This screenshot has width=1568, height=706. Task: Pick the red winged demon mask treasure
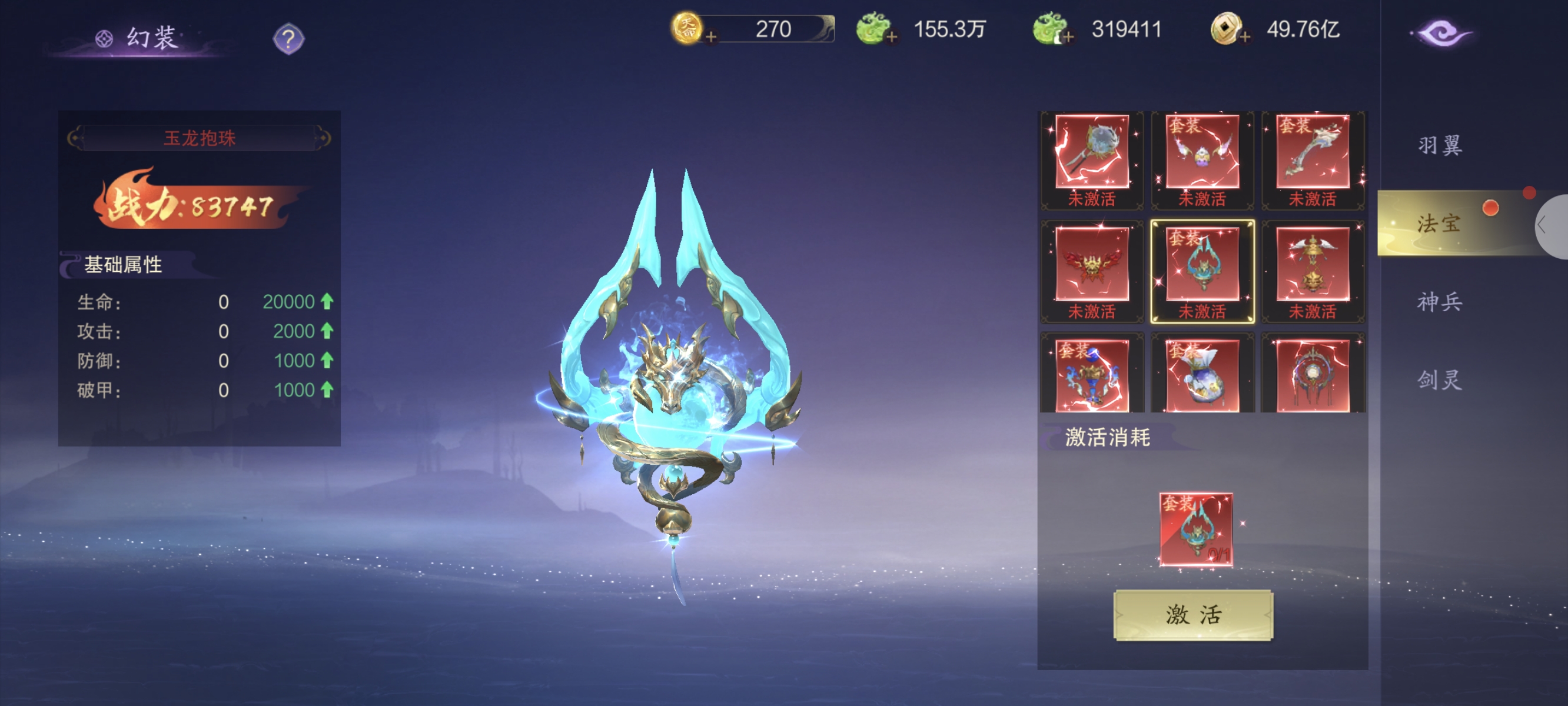[1091, 265]
